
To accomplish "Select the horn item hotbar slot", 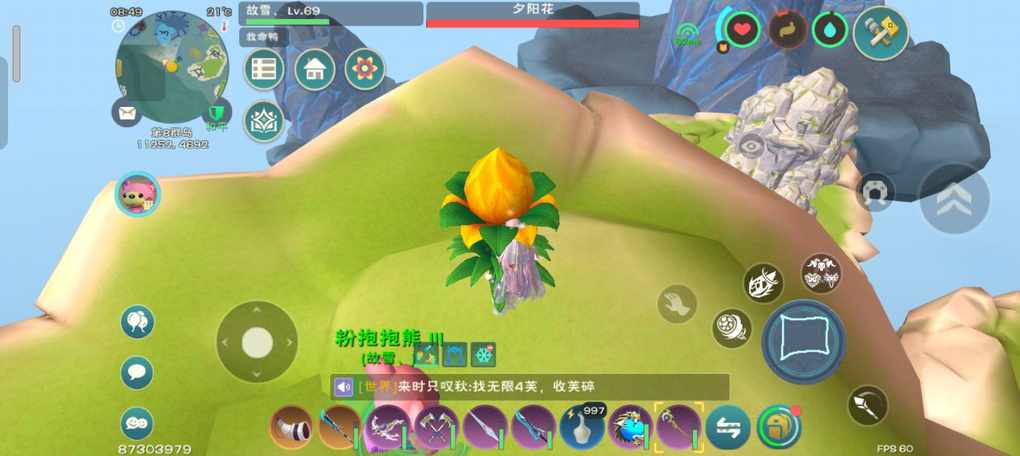I will point(291,427).
